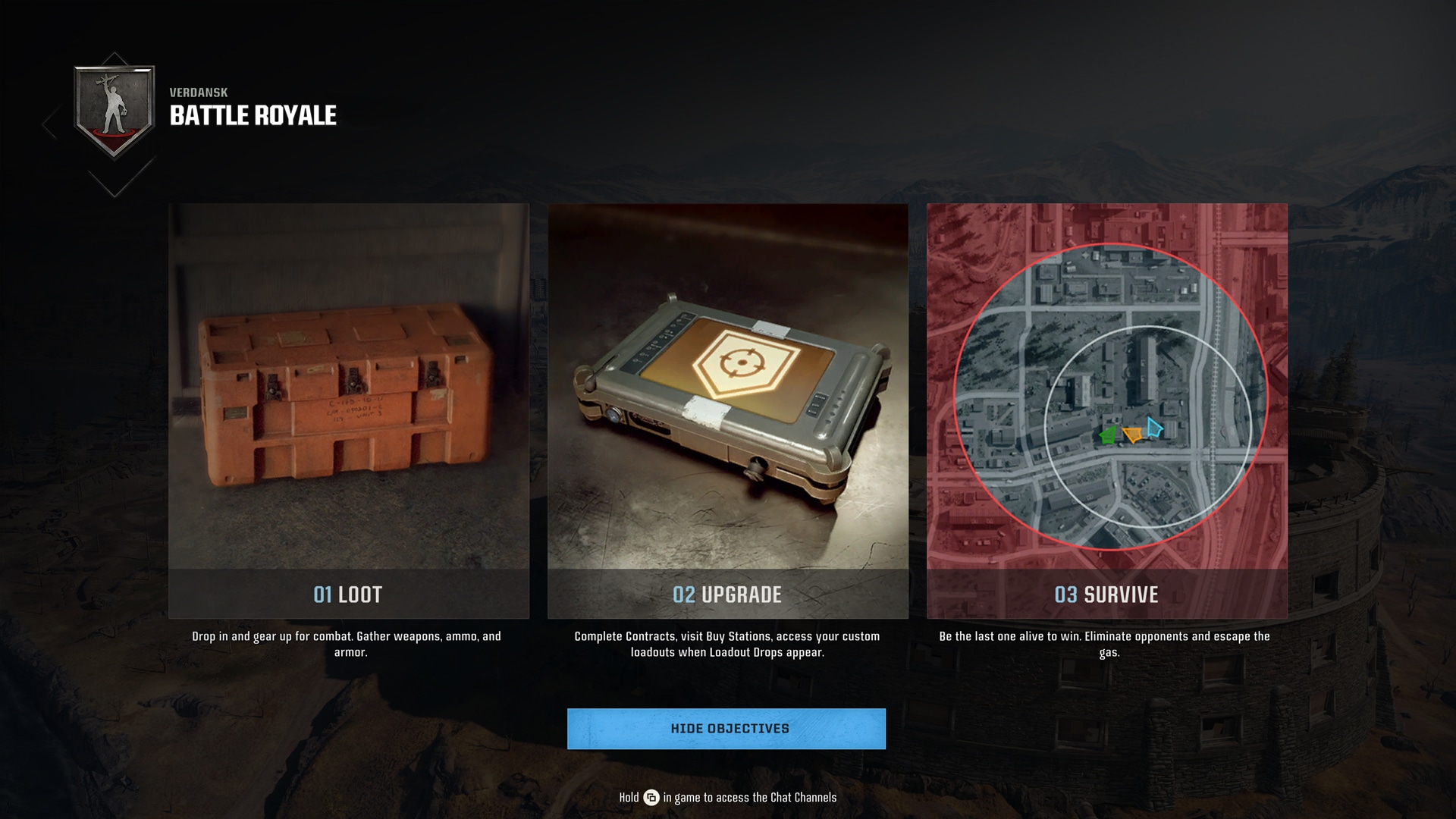Image resolution: width=1456 pixels, height=819 pixels.
Task: Expand the 01 LOOT objective card
Action: pyautogui.click(x=349, y=596)
